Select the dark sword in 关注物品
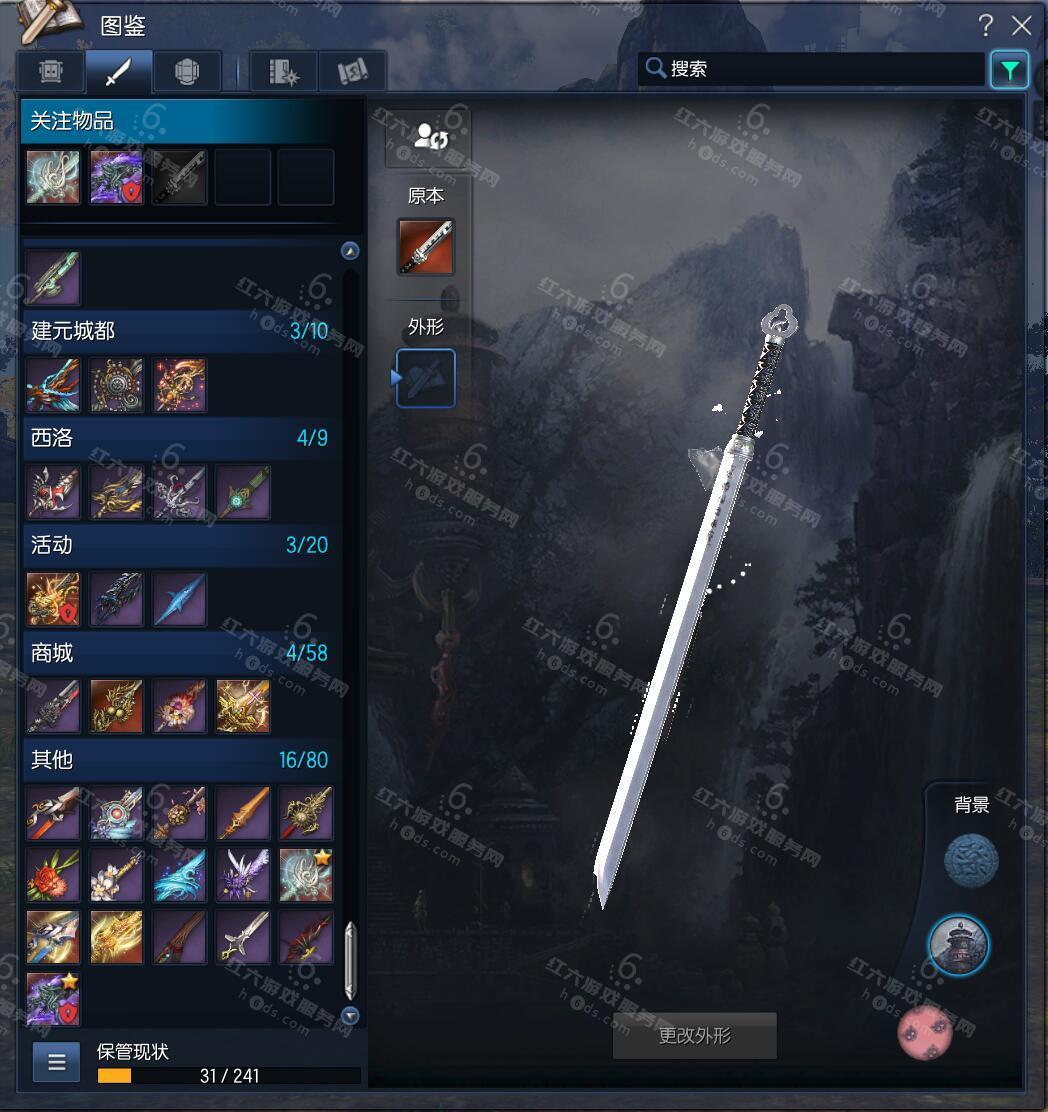Image resolution: width=1048 pixels, height=1112 pixels. click(180, 178)
